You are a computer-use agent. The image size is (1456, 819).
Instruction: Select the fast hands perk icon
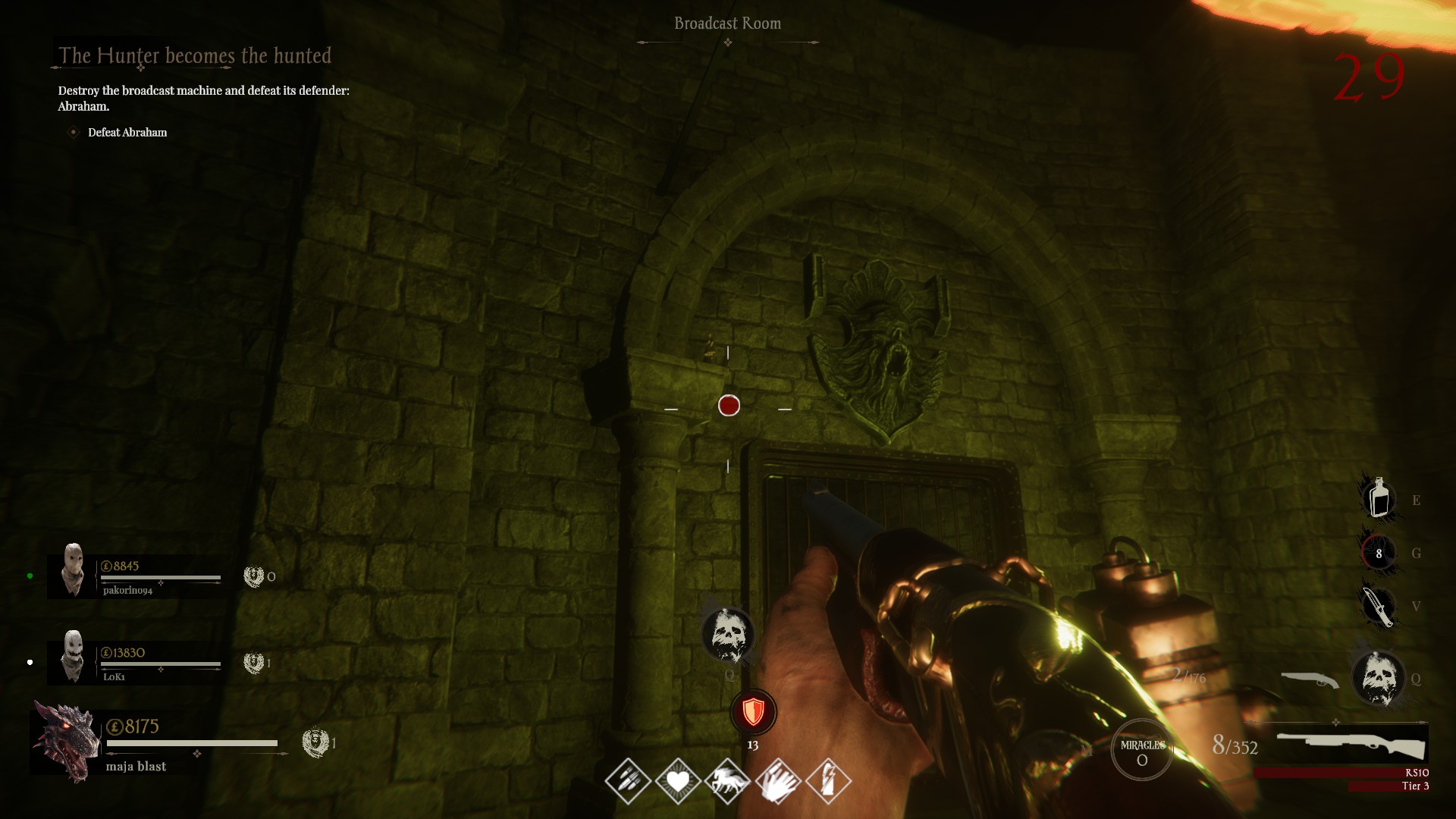tap(778, 780)
